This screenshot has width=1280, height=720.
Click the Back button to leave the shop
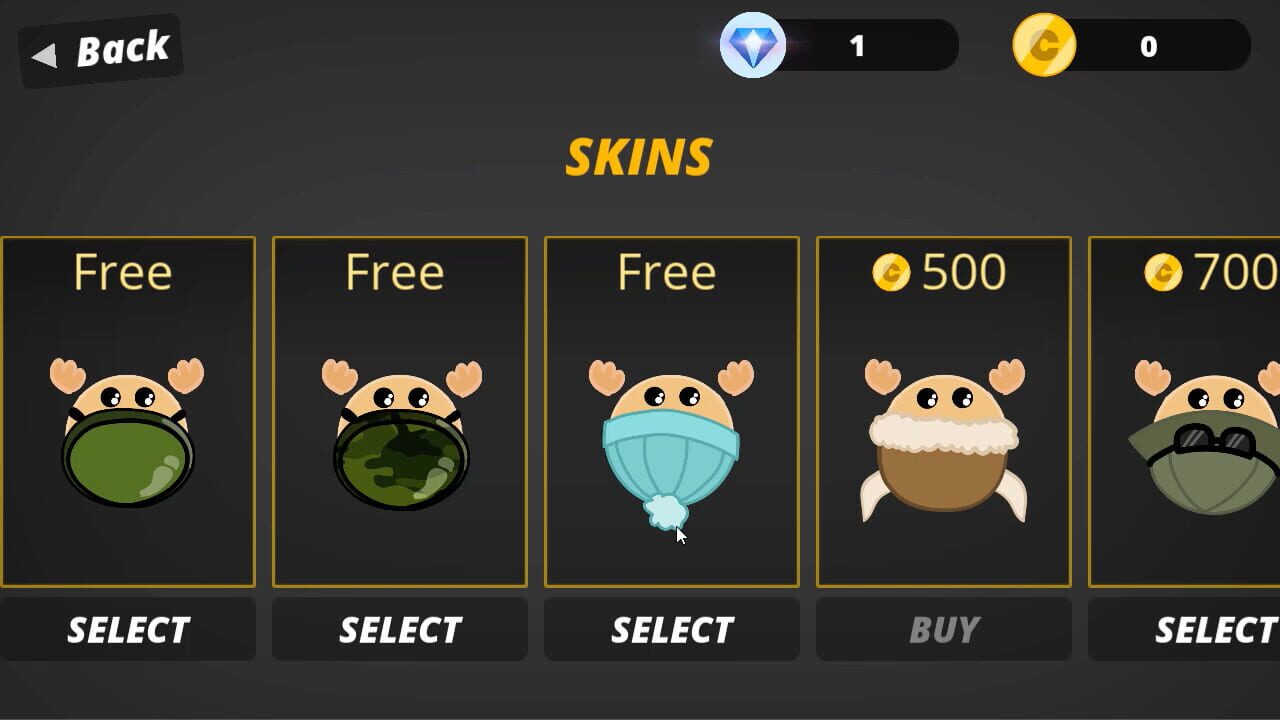pos(100,48)
